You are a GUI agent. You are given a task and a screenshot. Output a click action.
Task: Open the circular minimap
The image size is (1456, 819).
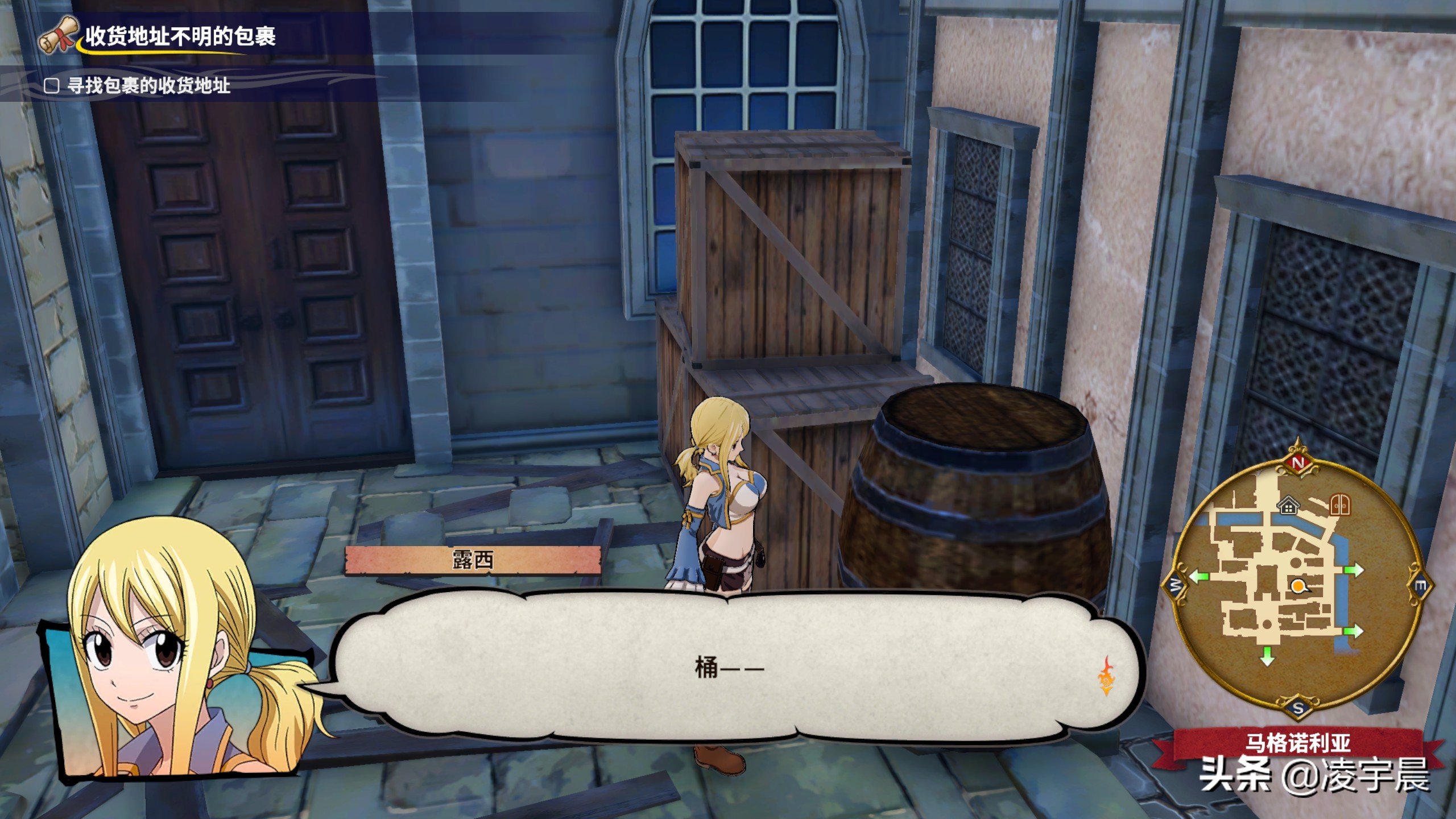pos(1297,585)
